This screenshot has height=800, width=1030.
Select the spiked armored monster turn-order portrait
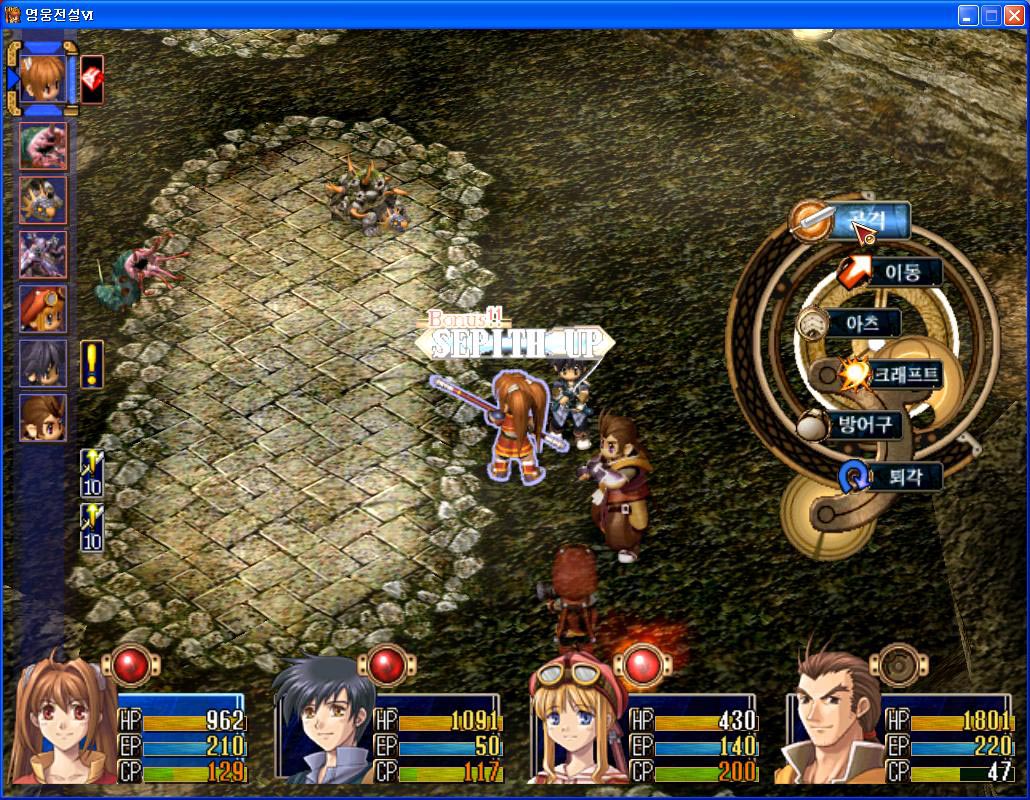click(x=43, y=200)
